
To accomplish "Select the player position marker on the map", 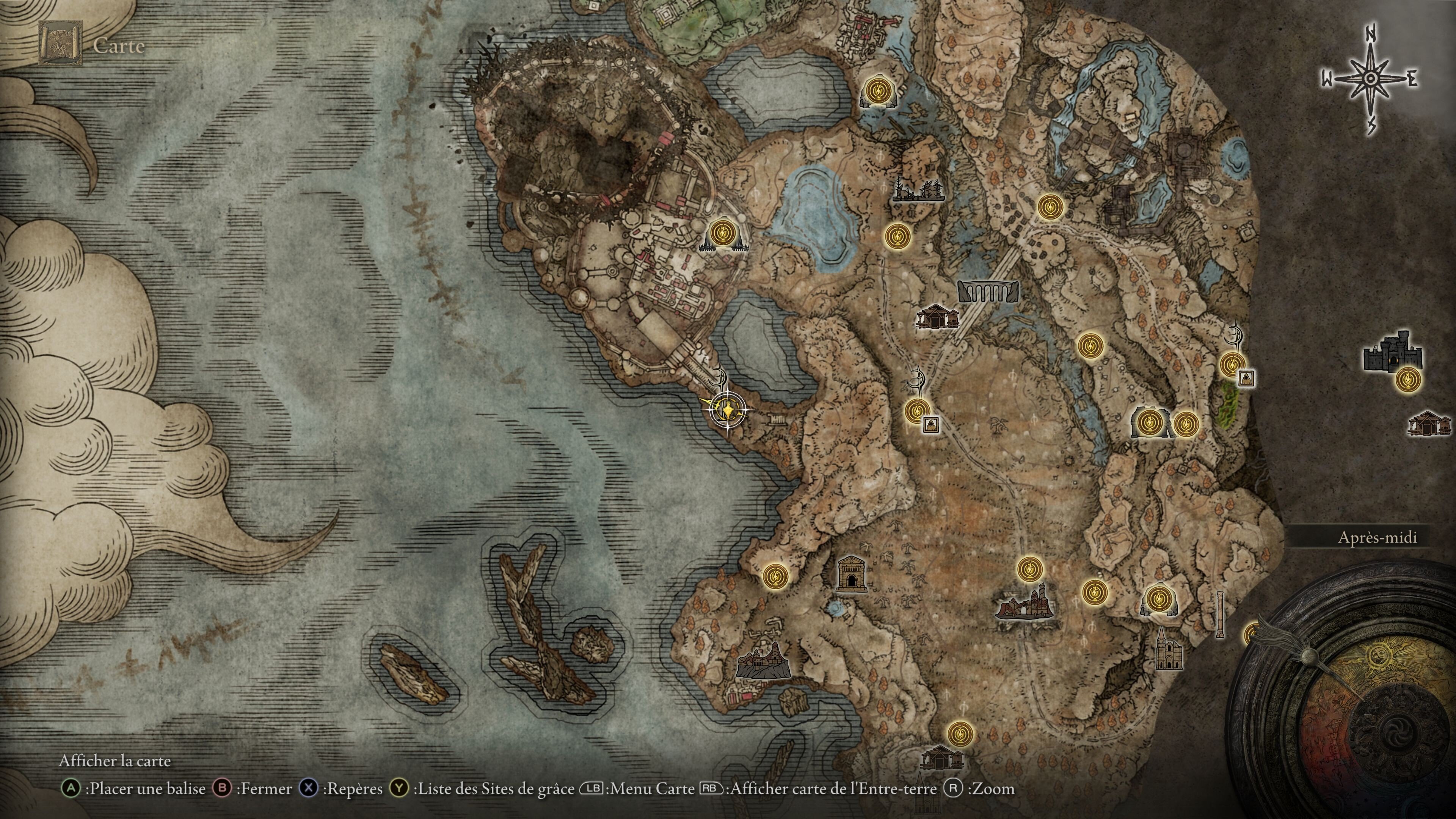I will coord(727,408).
